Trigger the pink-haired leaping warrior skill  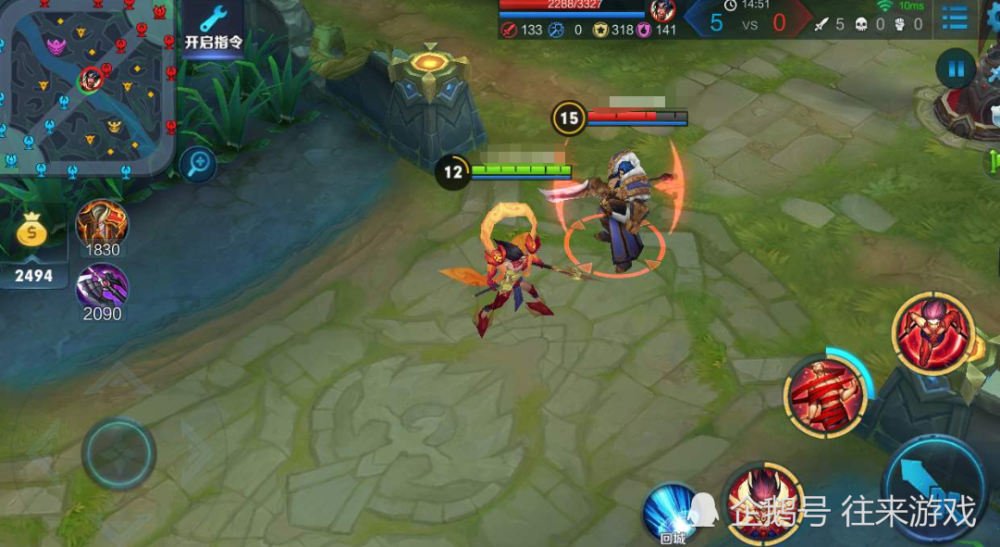click(933, 334)
